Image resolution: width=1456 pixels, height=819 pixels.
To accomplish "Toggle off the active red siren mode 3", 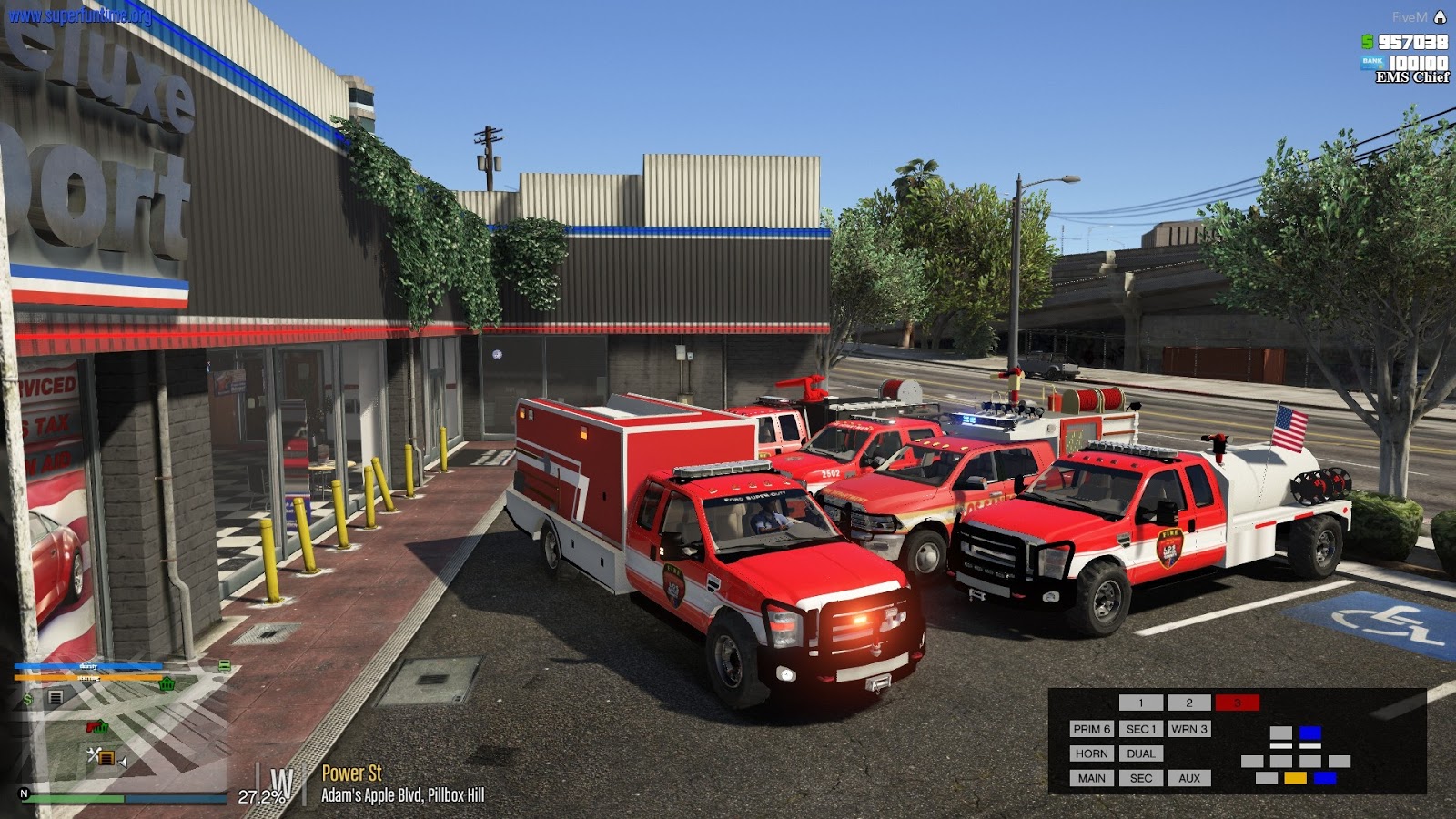I will coord(1239,703).
